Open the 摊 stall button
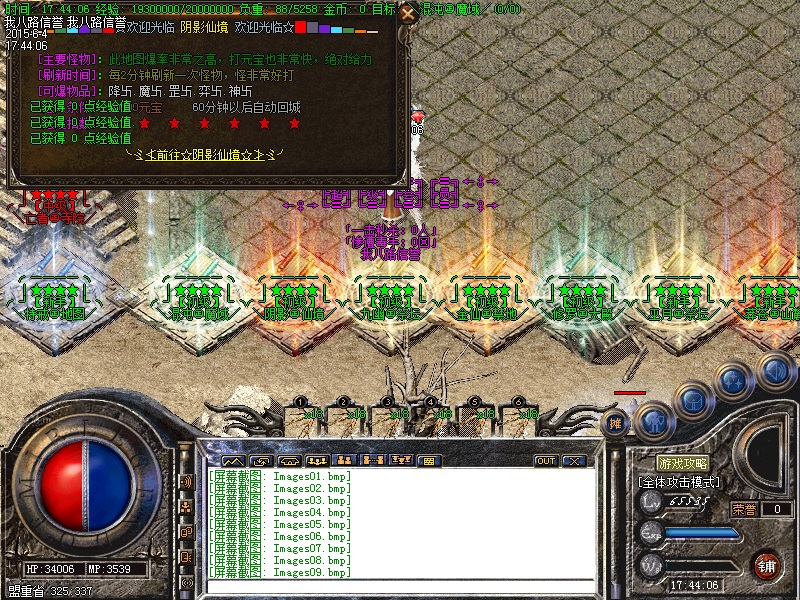The height and width of the screenshot is (600, 800). click(616, 423)
